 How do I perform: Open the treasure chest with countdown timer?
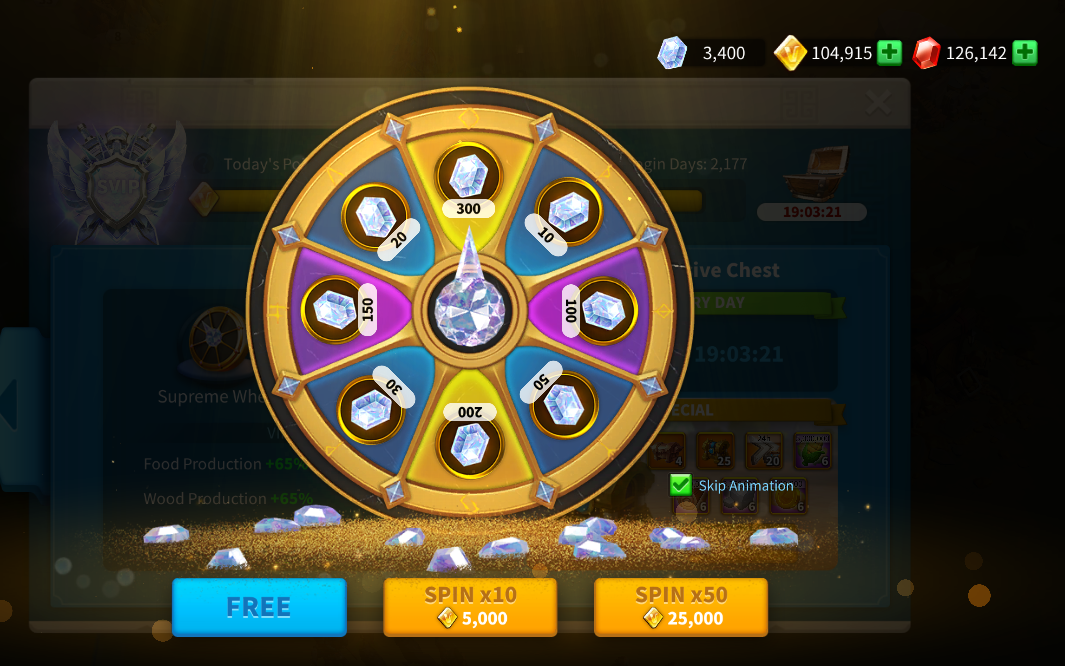click(814, 174)
